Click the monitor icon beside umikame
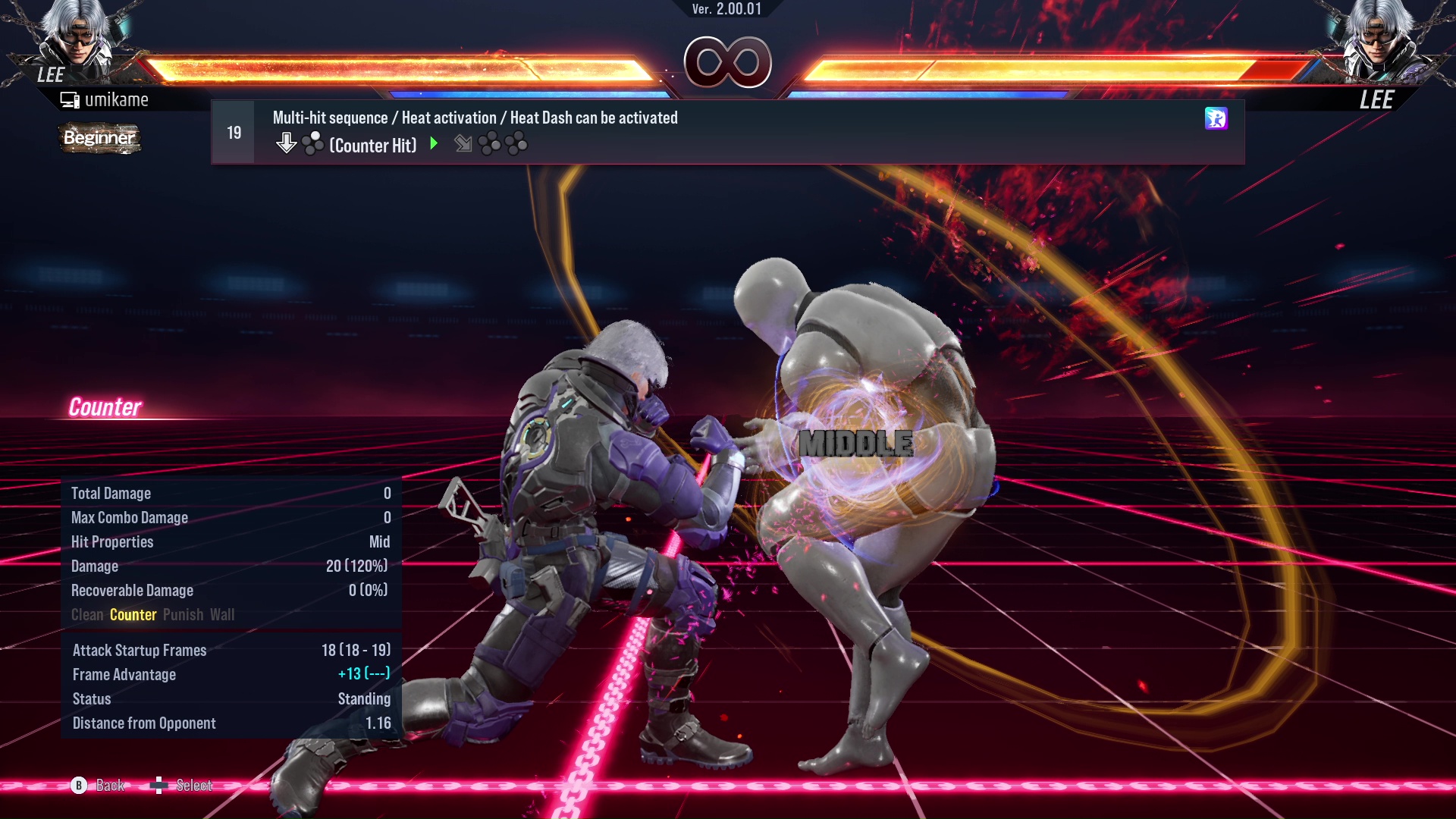Screen dimensions: 1456x819 point(70,99)
